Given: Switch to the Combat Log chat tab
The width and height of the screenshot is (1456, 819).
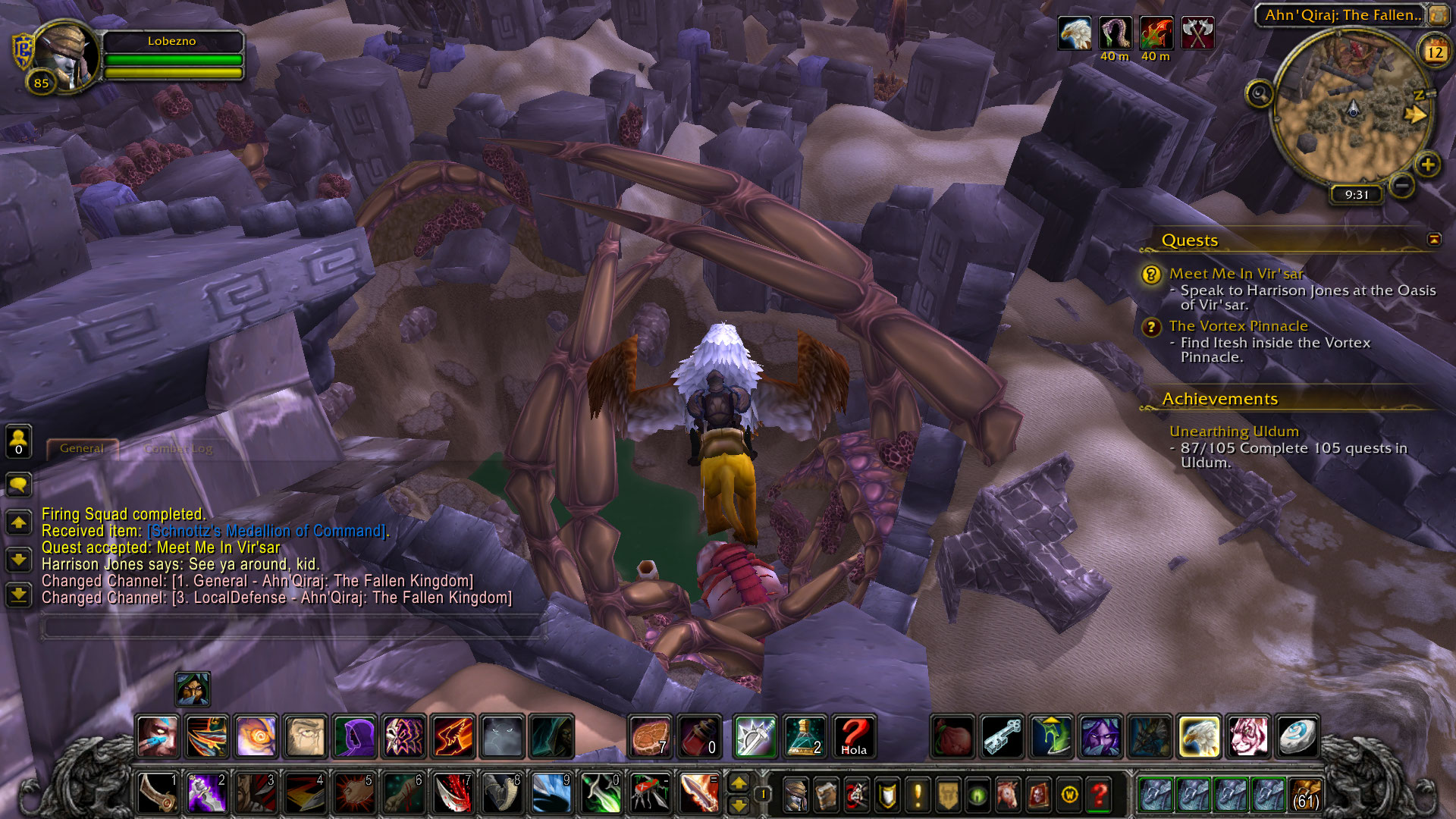Looking at the screenshot, I should (178, 449).
